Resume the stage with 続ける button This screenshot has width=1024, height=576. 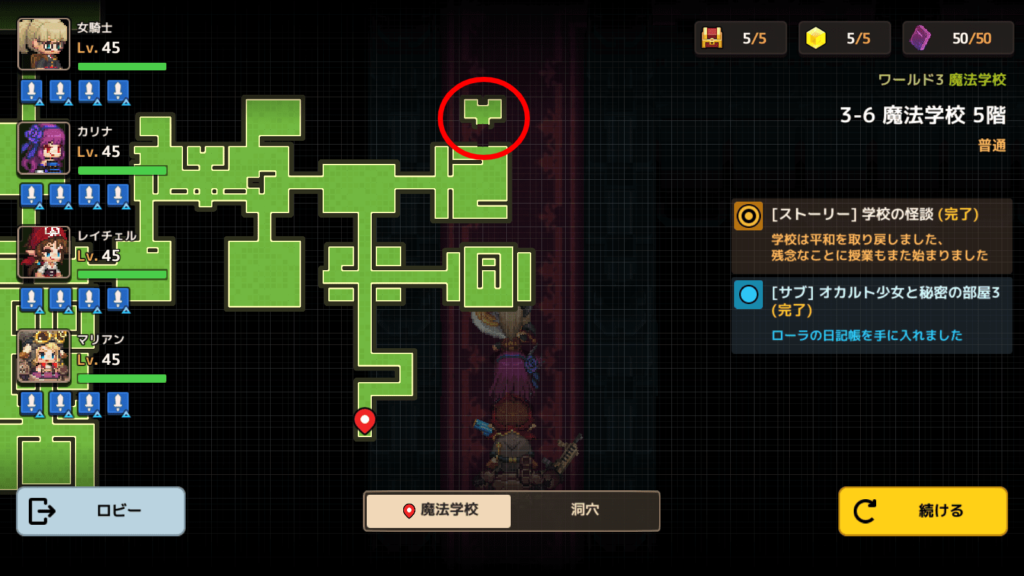coord(922,511)
